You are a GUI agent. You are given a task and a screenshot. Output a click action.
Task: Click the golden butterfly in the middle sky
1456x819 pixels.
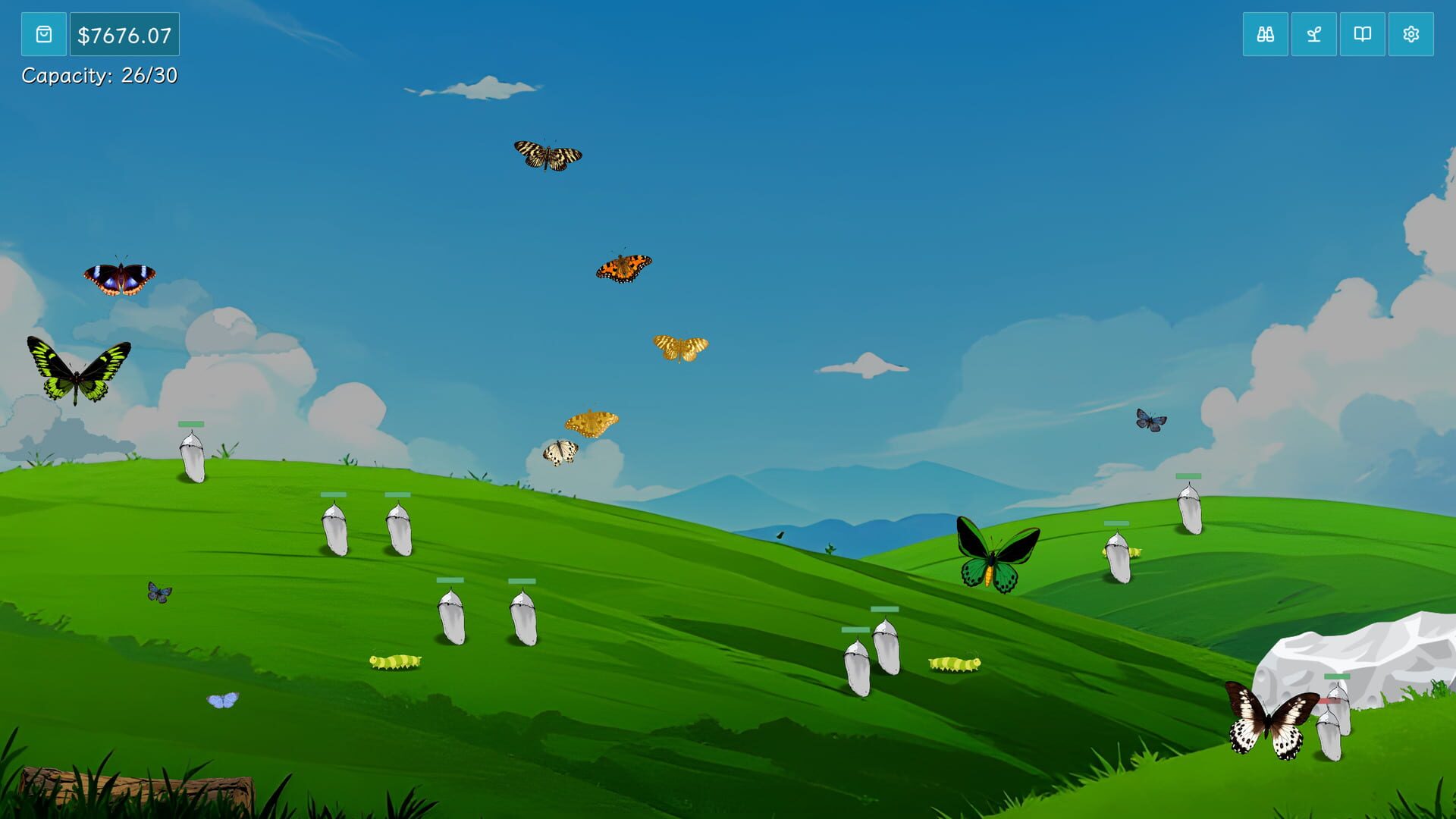[x=682, y=348]
